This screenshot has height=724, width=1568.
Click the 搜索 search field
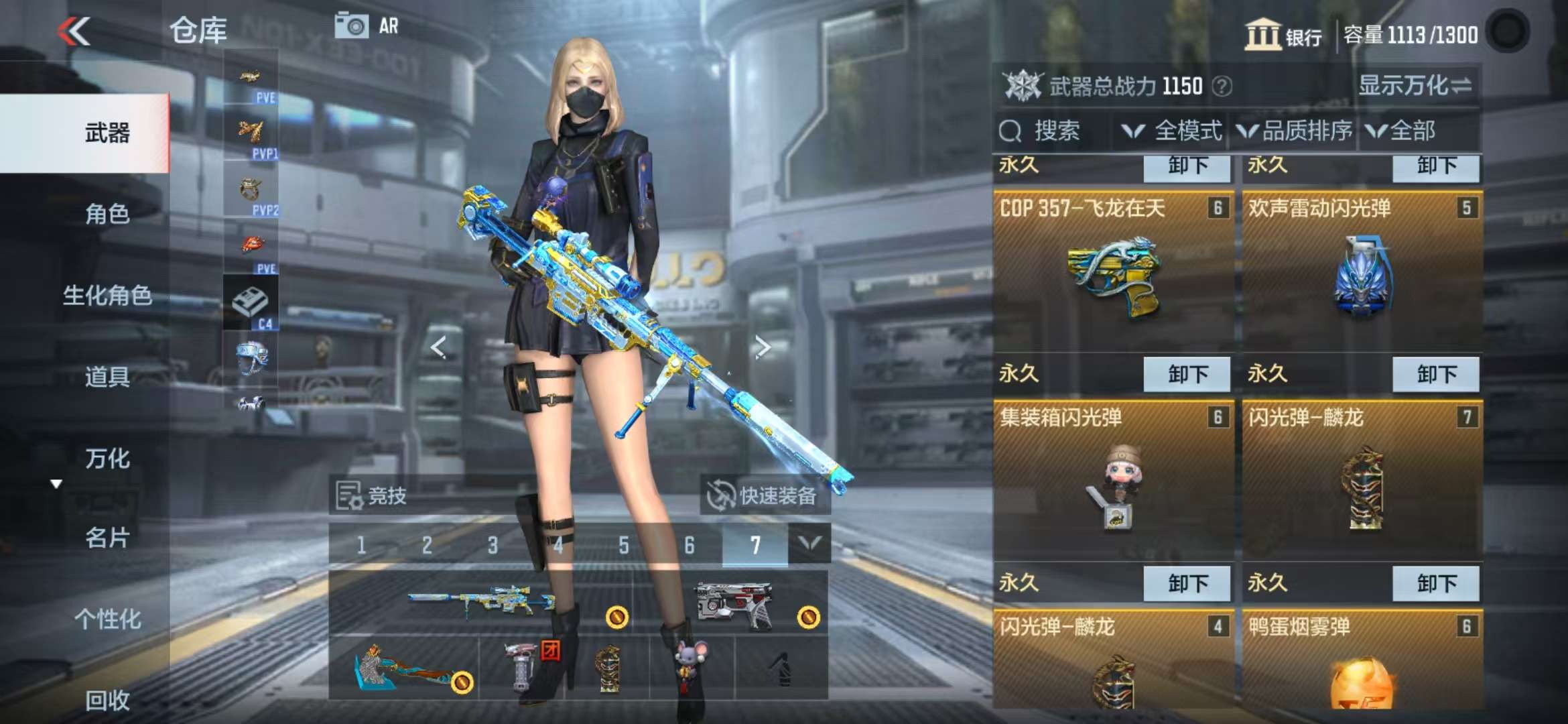1052,131
